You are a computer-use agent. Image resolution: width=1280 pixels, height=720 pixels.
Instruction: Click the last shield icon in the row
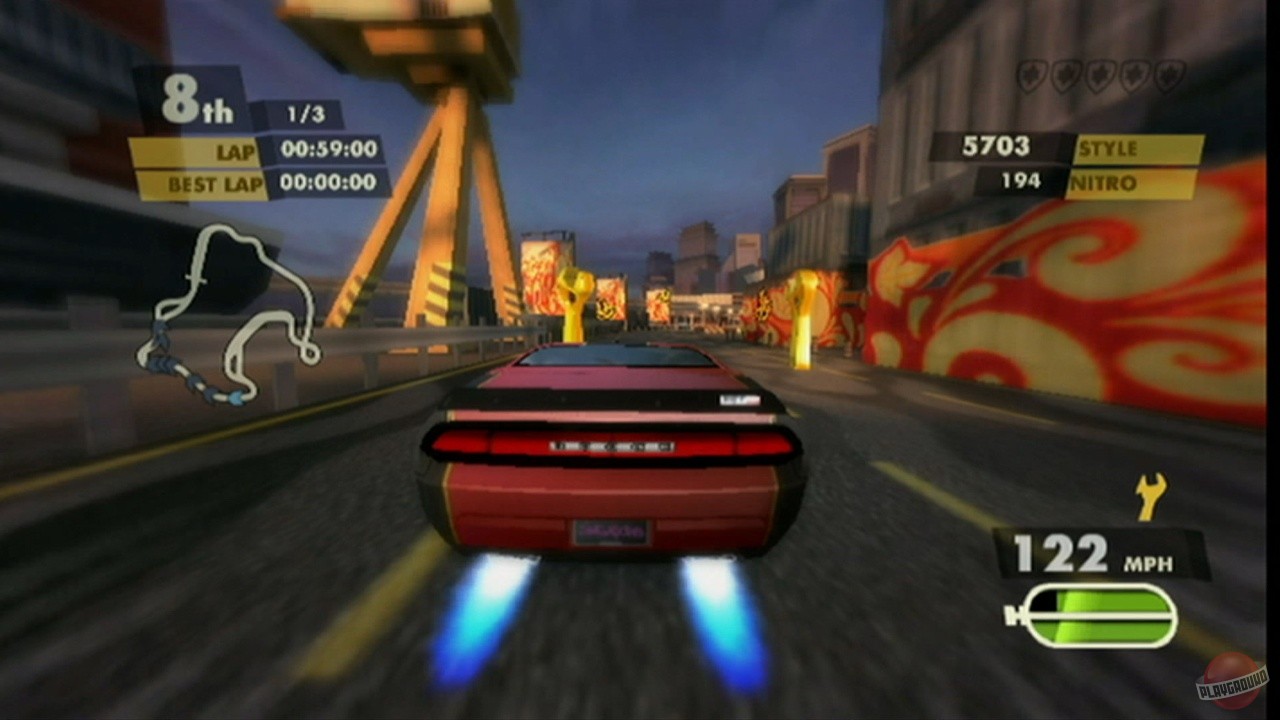click(1168, 73)
